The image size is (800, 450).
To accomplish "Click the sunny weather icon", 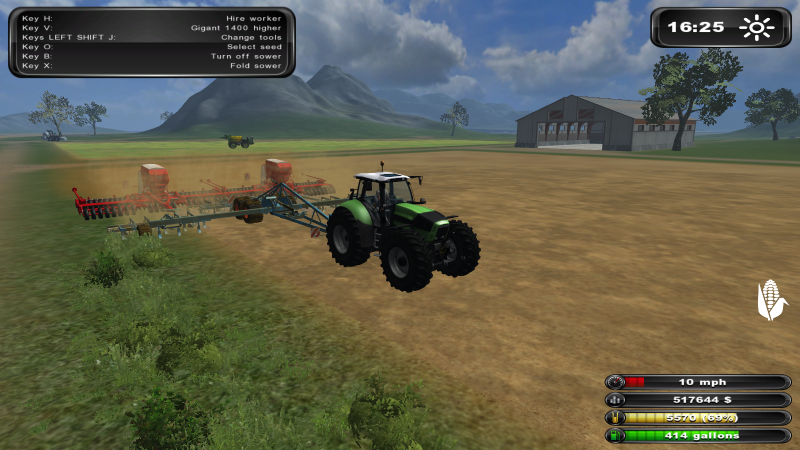I will 757,27.
